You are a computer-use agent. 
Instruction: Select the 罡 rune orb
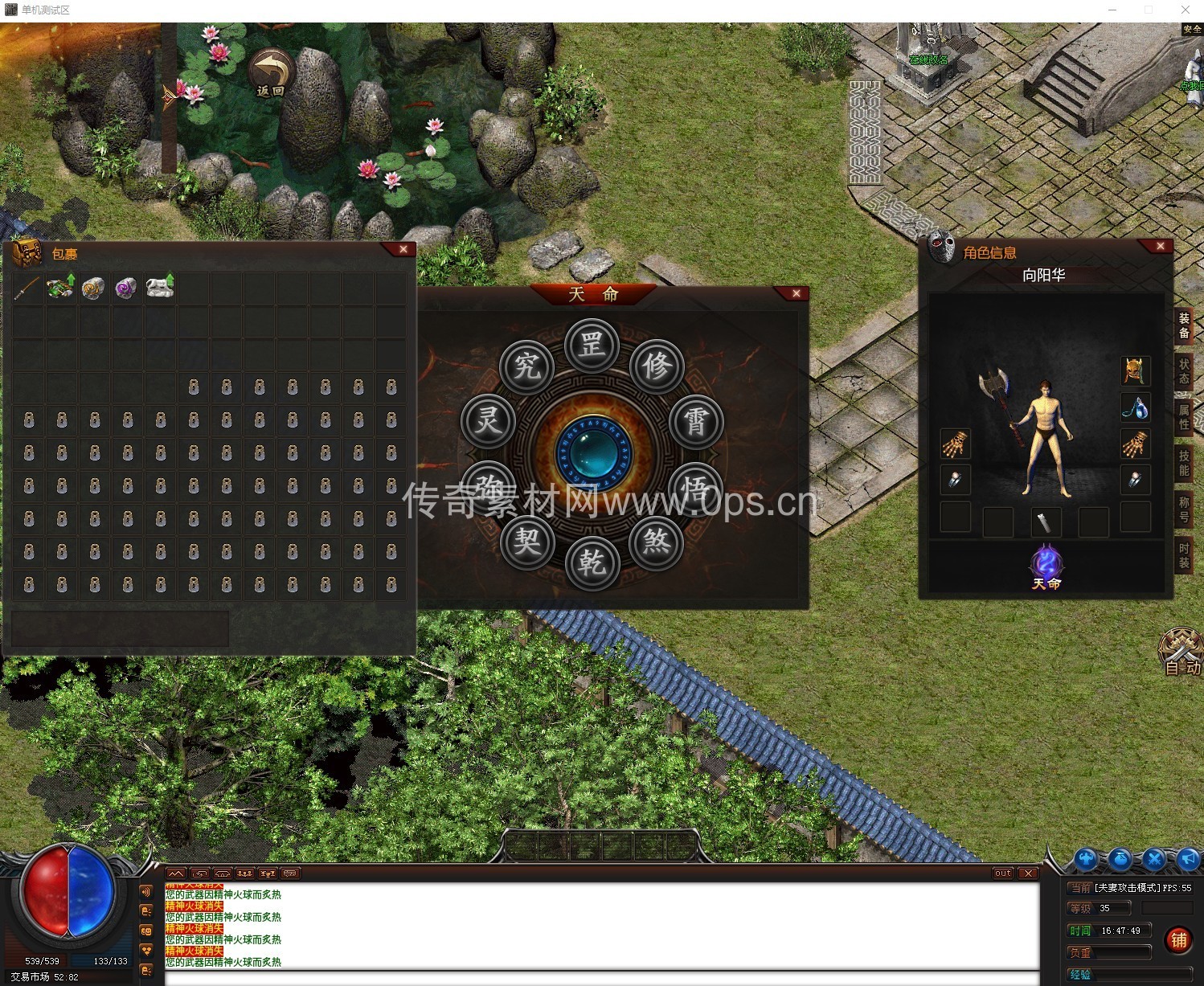click(592, 346)
